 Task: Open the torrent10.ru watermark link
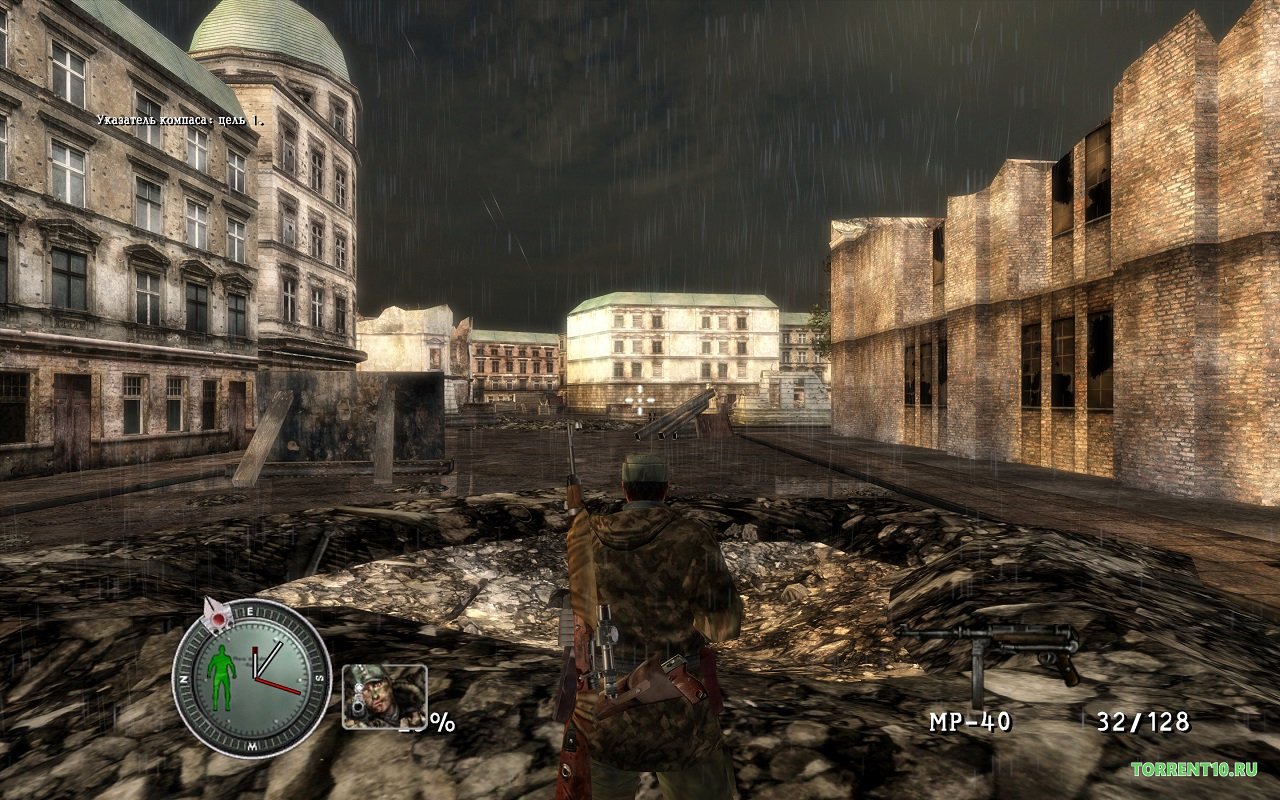tap(1193, 769)
